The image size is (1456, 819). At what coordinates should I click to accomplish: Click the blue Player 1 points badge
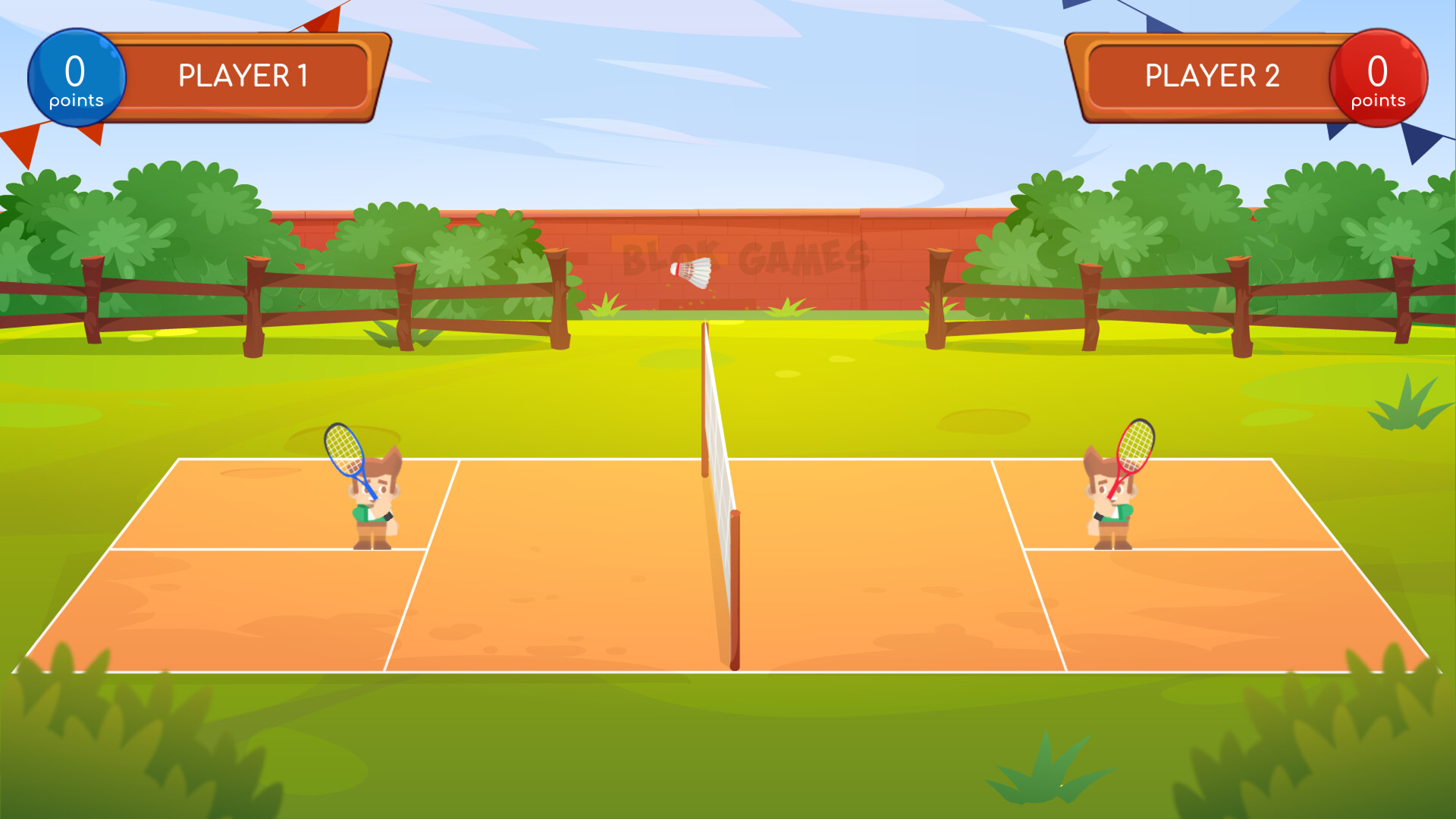click(76, 76)
